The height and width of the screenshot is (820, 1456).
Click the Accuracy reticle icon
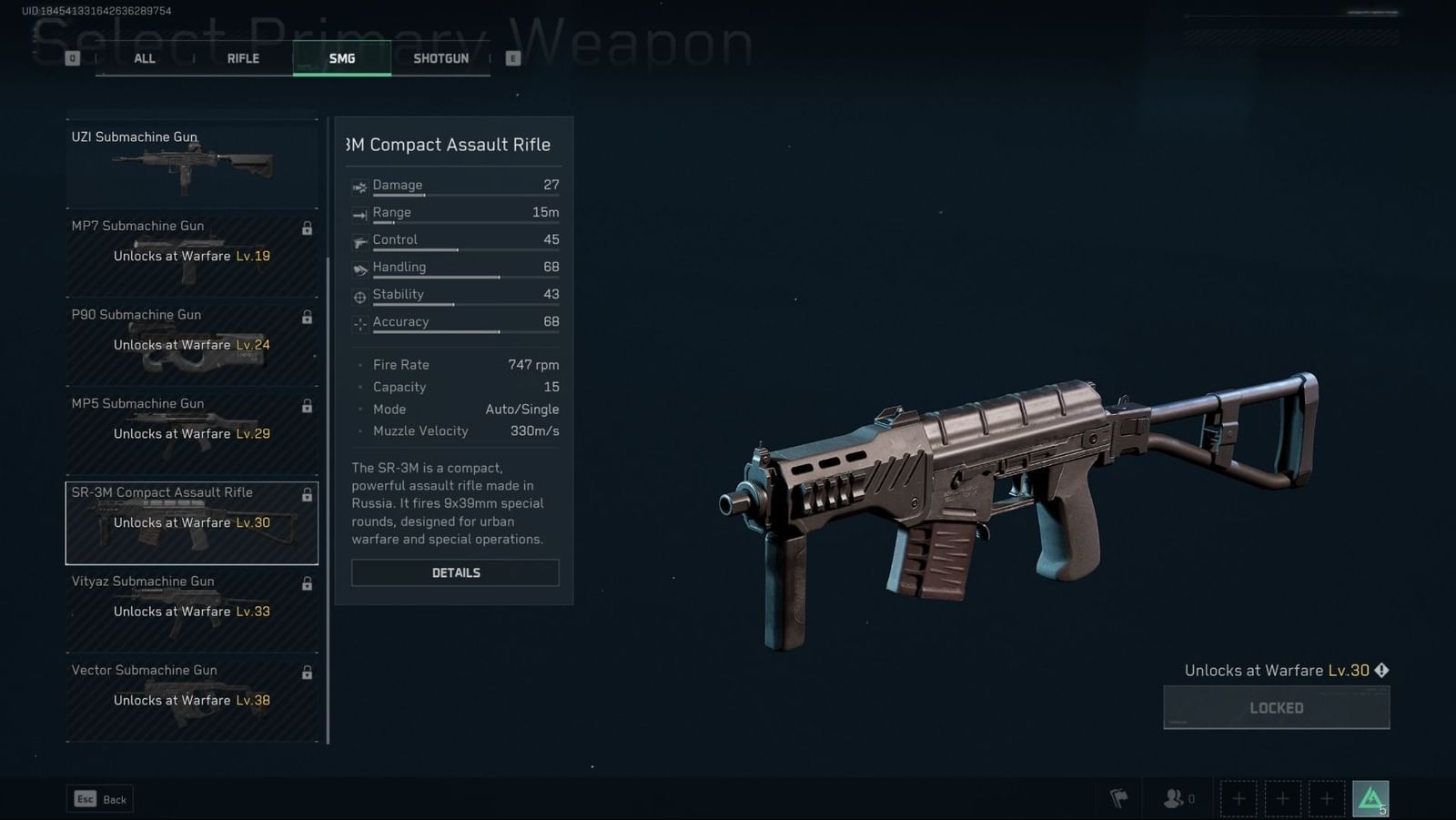(360, 322)
